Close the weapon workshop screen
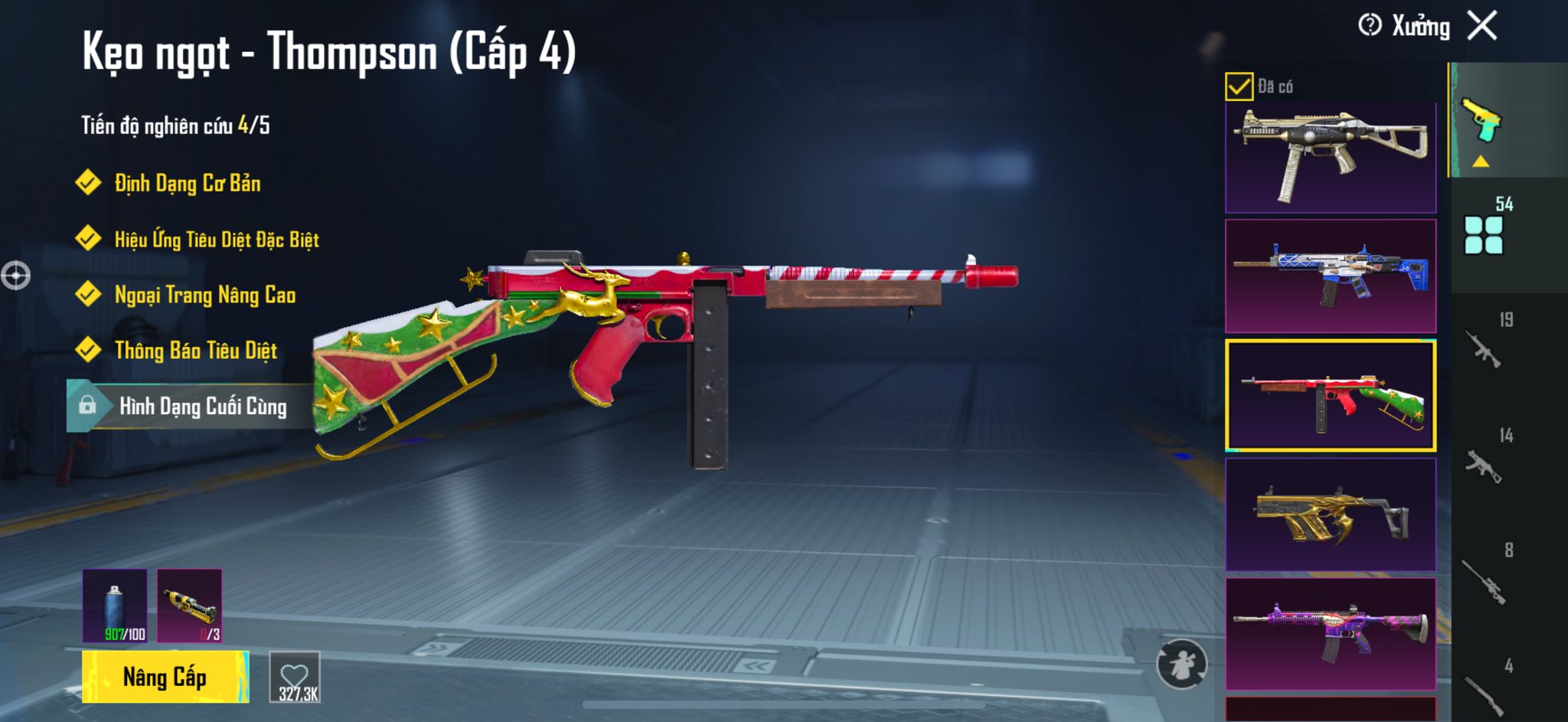 pyautogui.click(x=1482, y=26)
